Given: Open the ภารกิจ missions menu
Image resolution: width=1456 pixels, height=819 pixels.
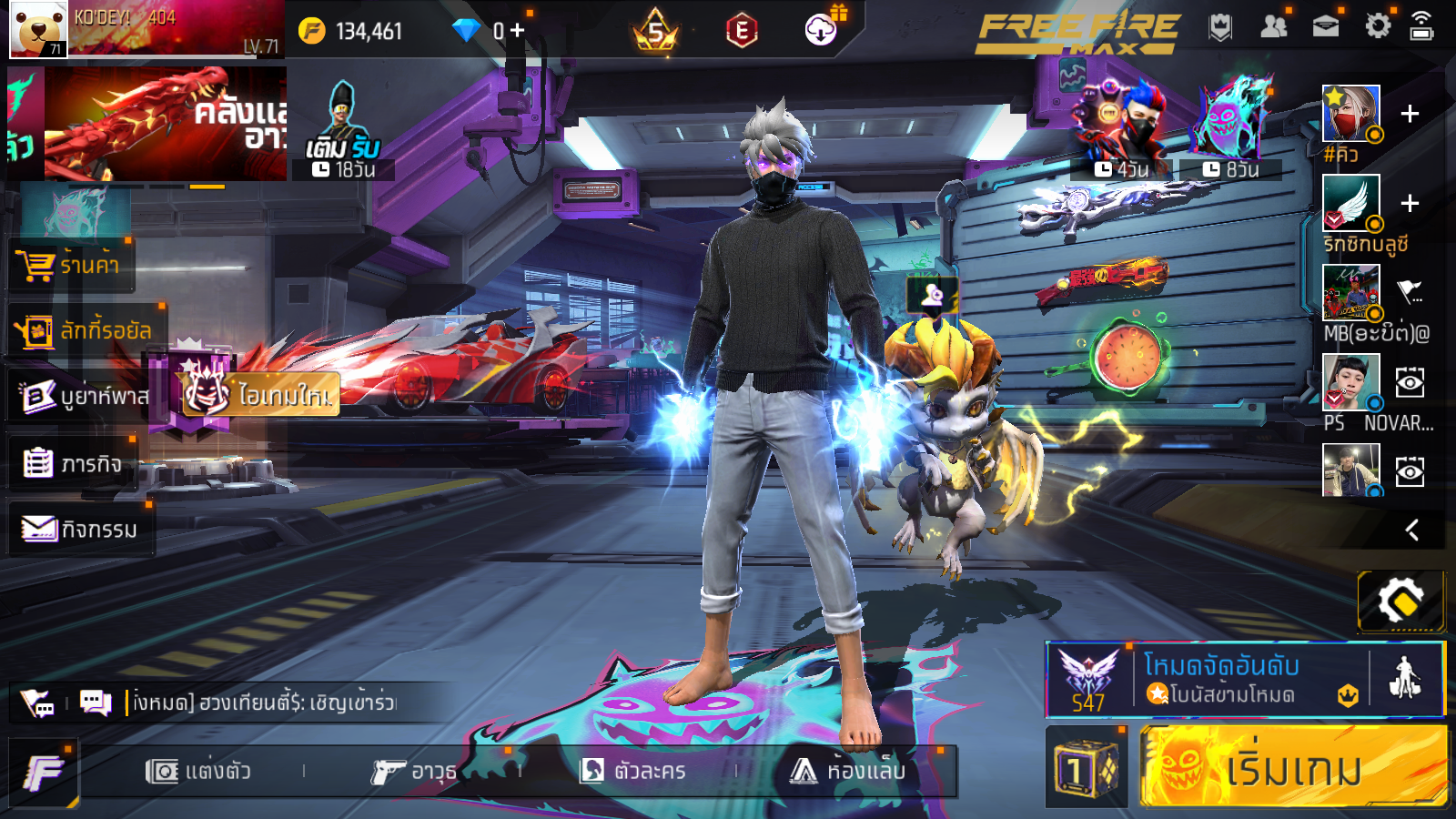Looking at the screenshot, I should click(73, 464).
